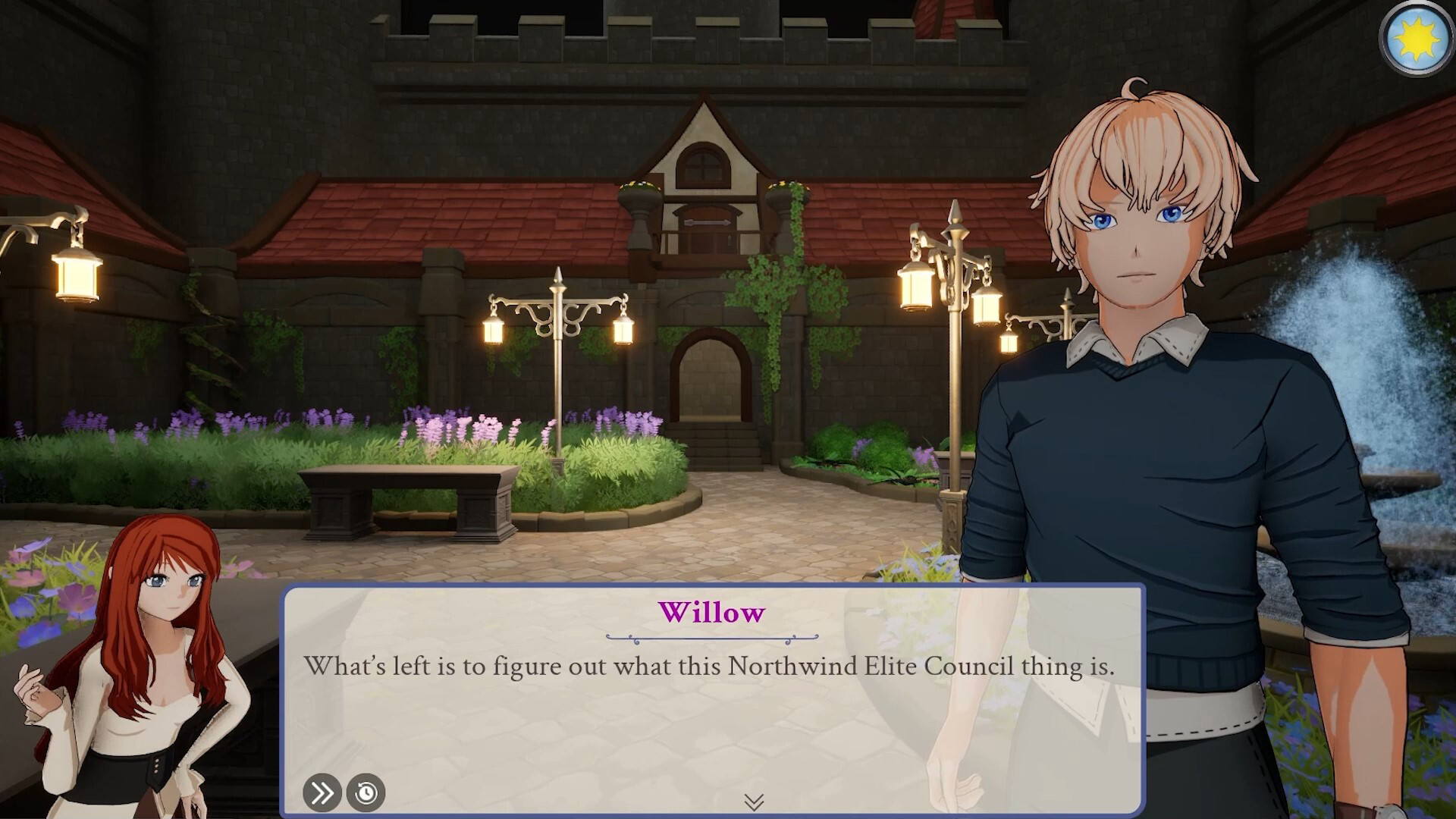
Task: Expand dialogue with the downward chevron arrow
Action: [755, 802]
